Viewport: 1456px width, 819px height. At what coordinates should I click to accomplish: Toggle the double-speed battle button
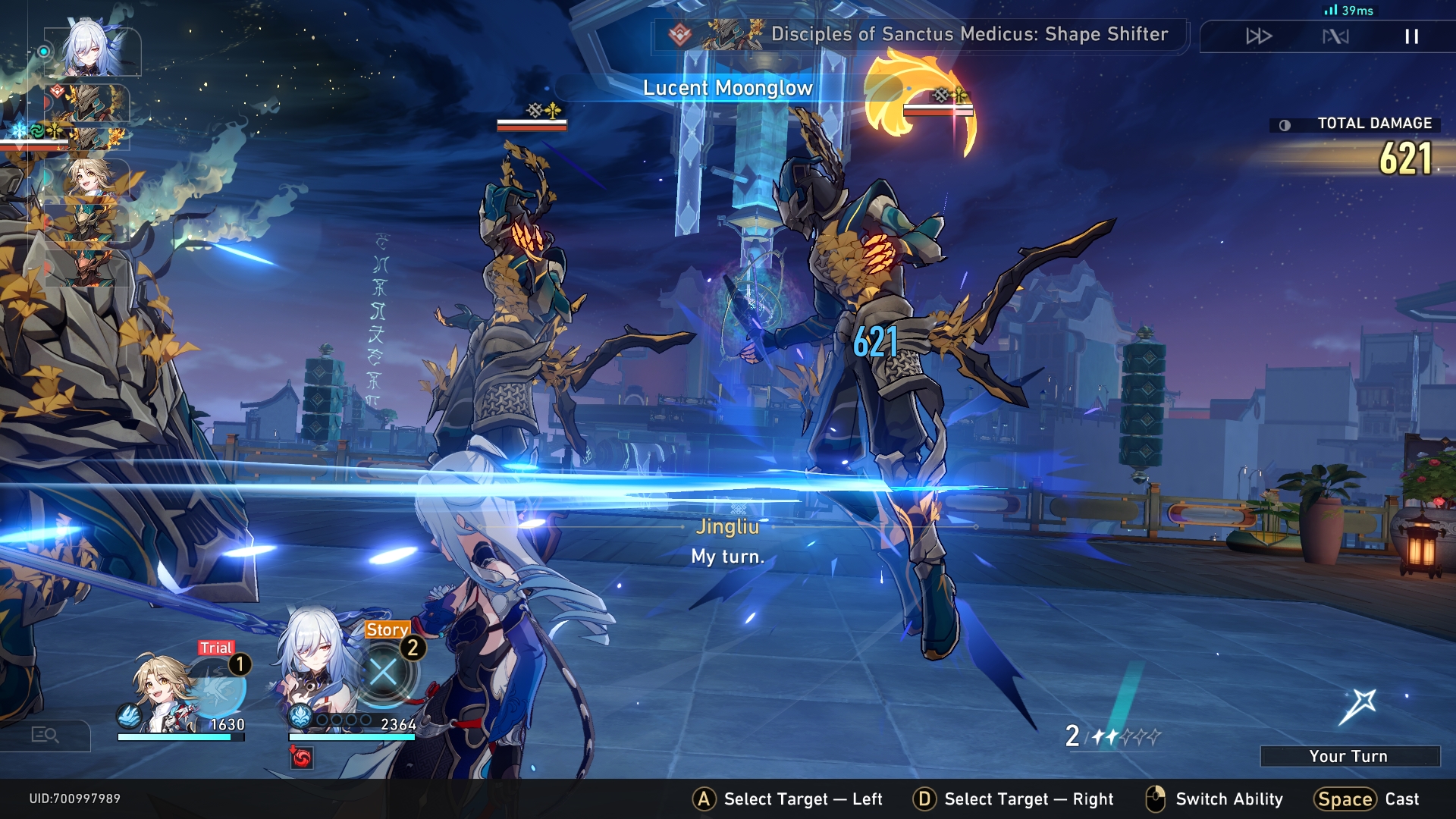(1259, 36)
